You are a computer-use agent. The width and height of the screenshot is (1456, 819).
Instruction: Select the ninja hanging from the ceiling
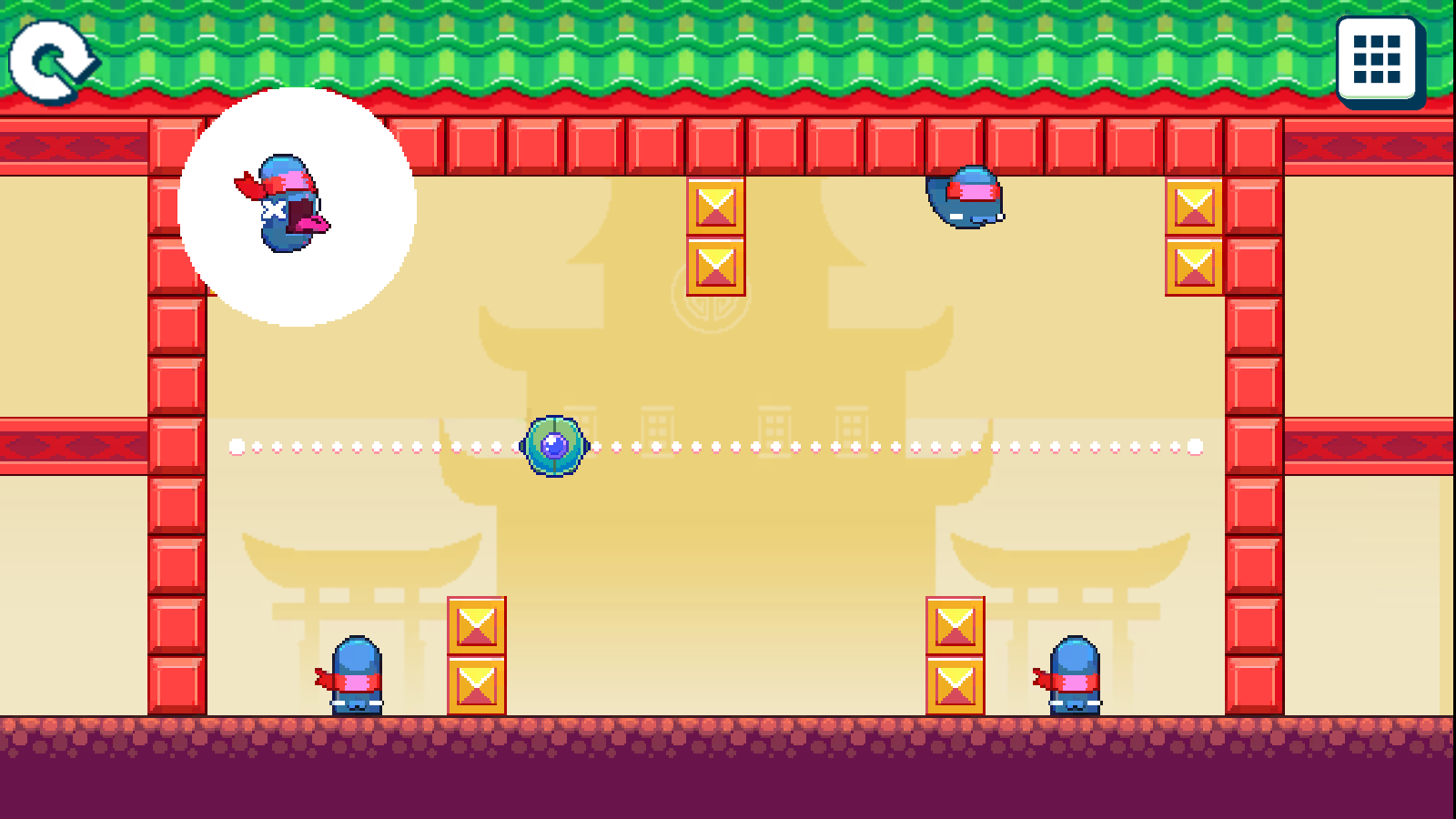(966, 196)
